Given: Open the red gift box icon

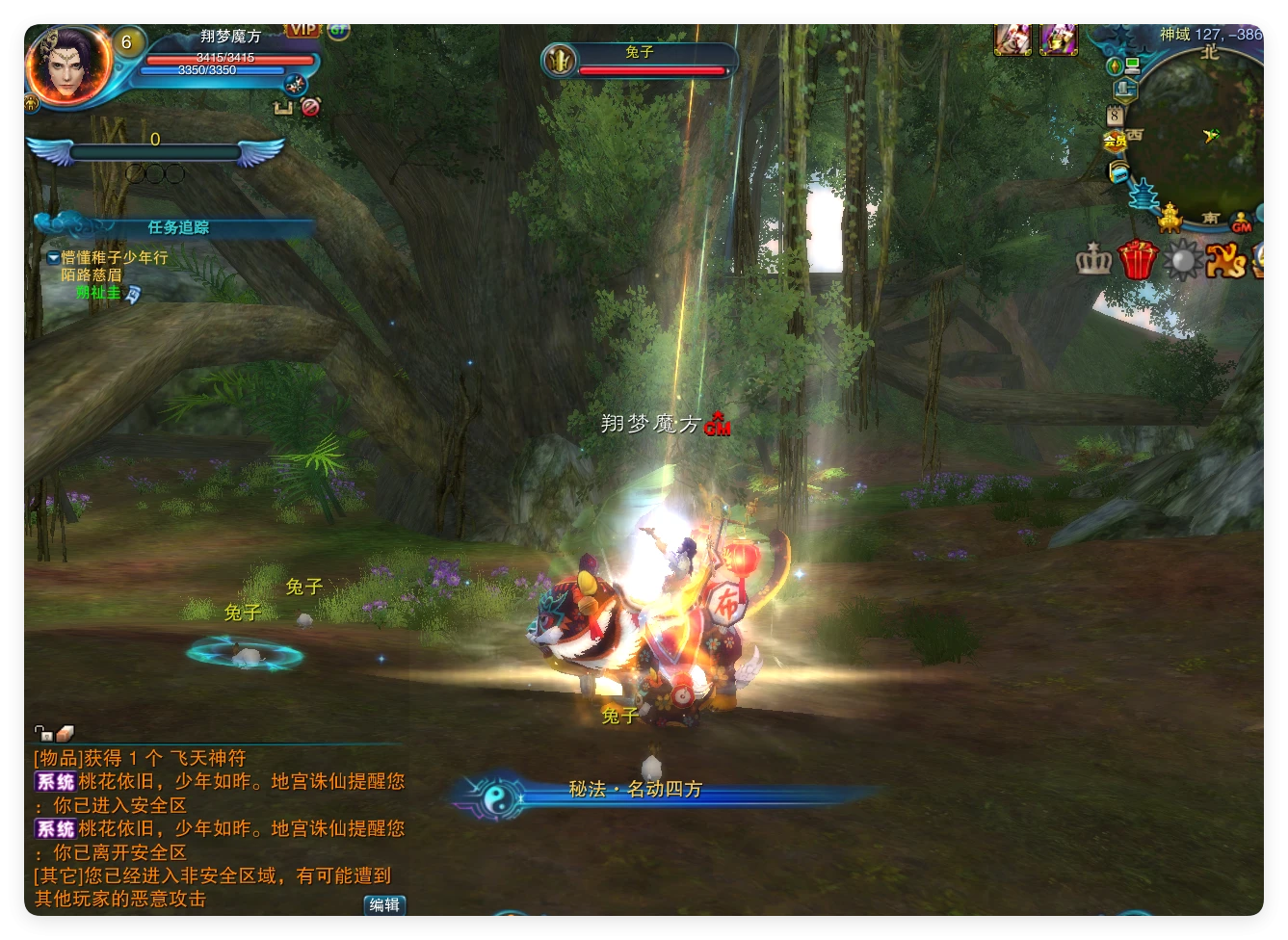Looking at the screenshot, I should (x=1138, y=259).
